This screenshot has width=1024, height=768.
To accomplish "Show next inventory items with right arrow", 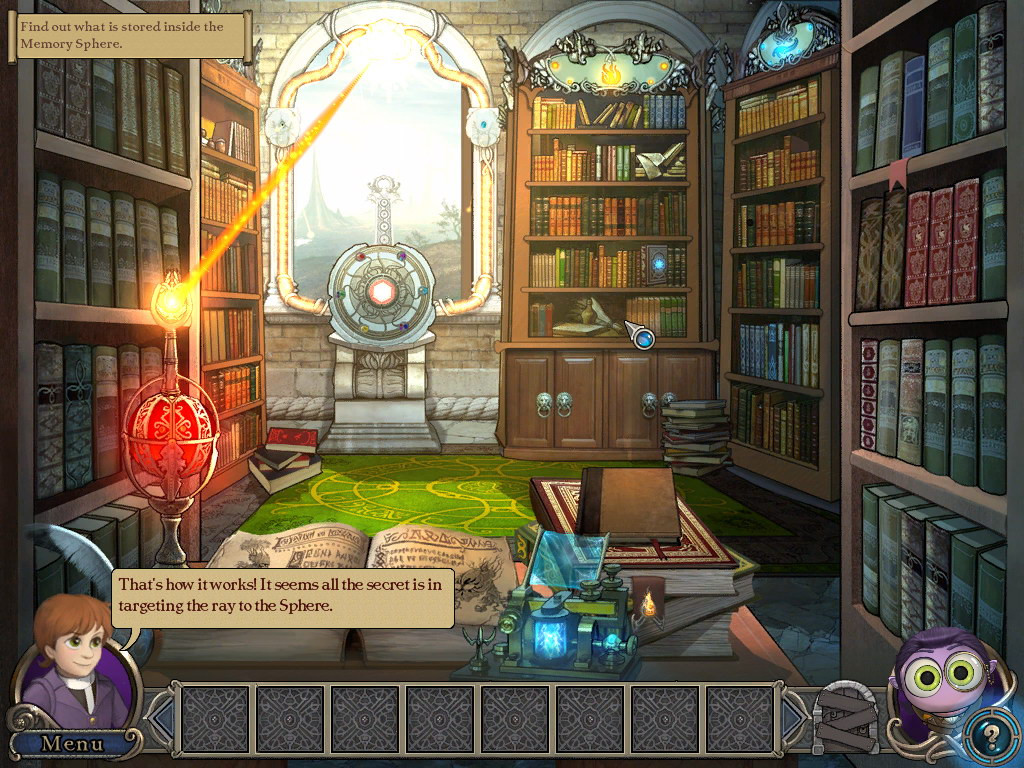I will point(796,717).
